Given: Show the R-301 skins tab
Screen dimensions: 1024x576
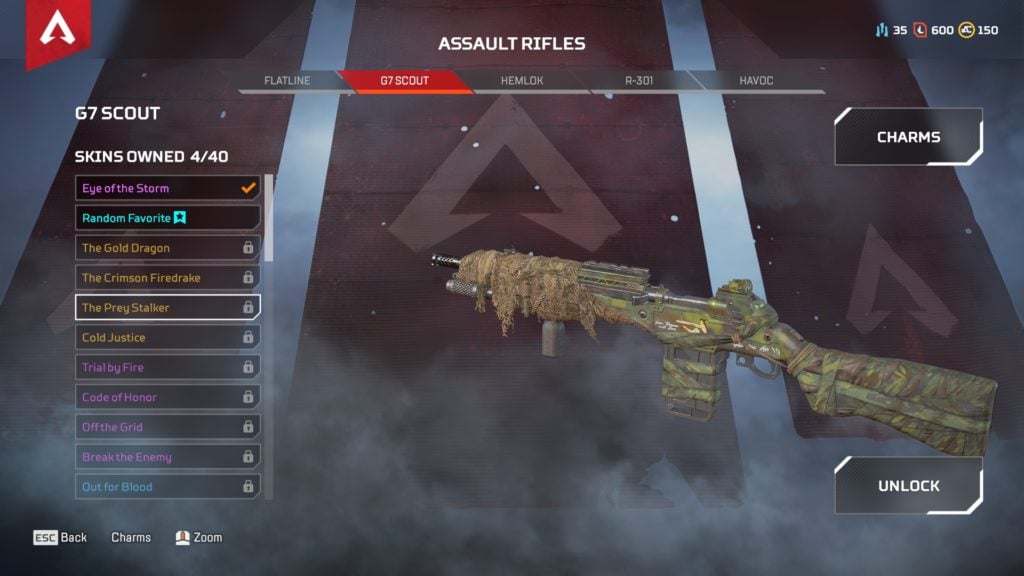Looking at the screenshot, I should pyautogui.click(x=638, y=80).
